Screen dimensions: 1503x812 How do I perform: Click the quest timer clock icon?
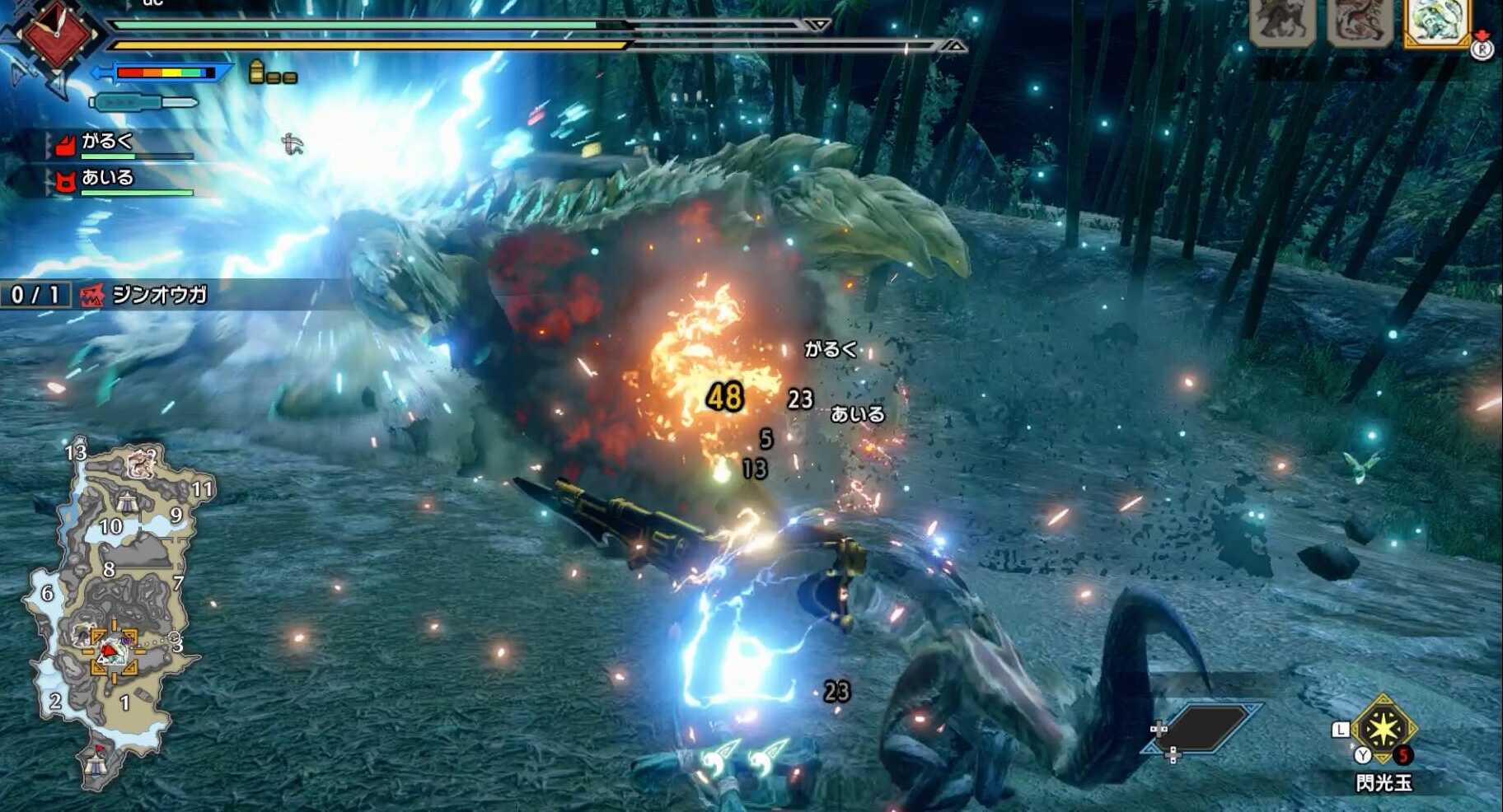pos(56,35)
